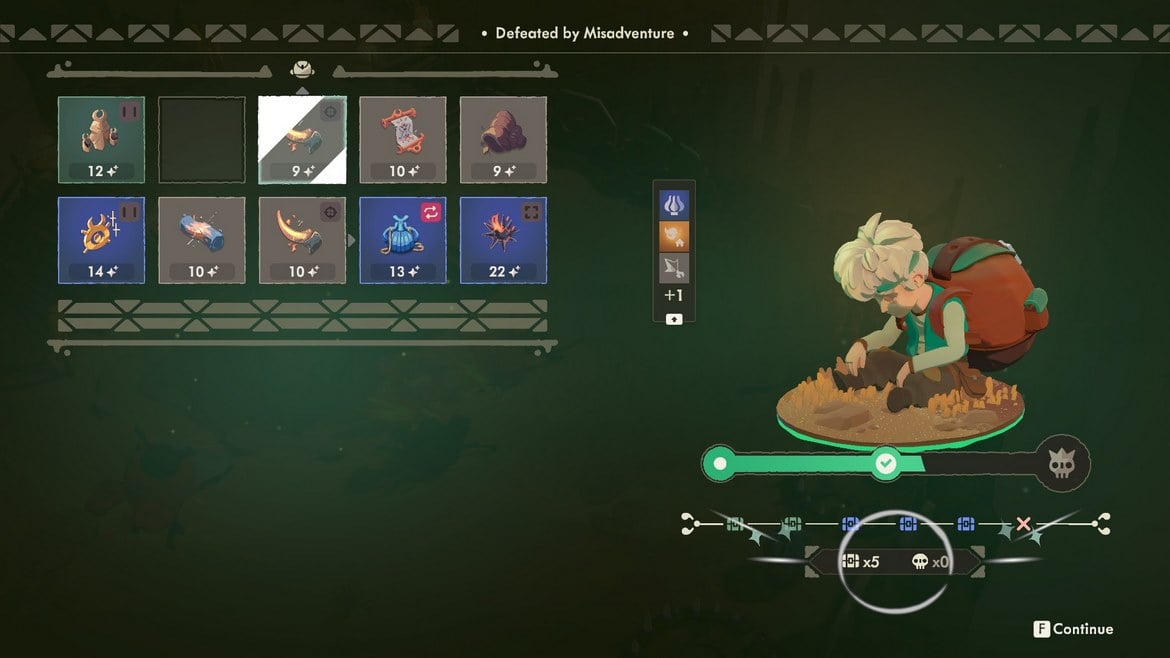Pick the highlighted horn item worth 9

(302, 140)
